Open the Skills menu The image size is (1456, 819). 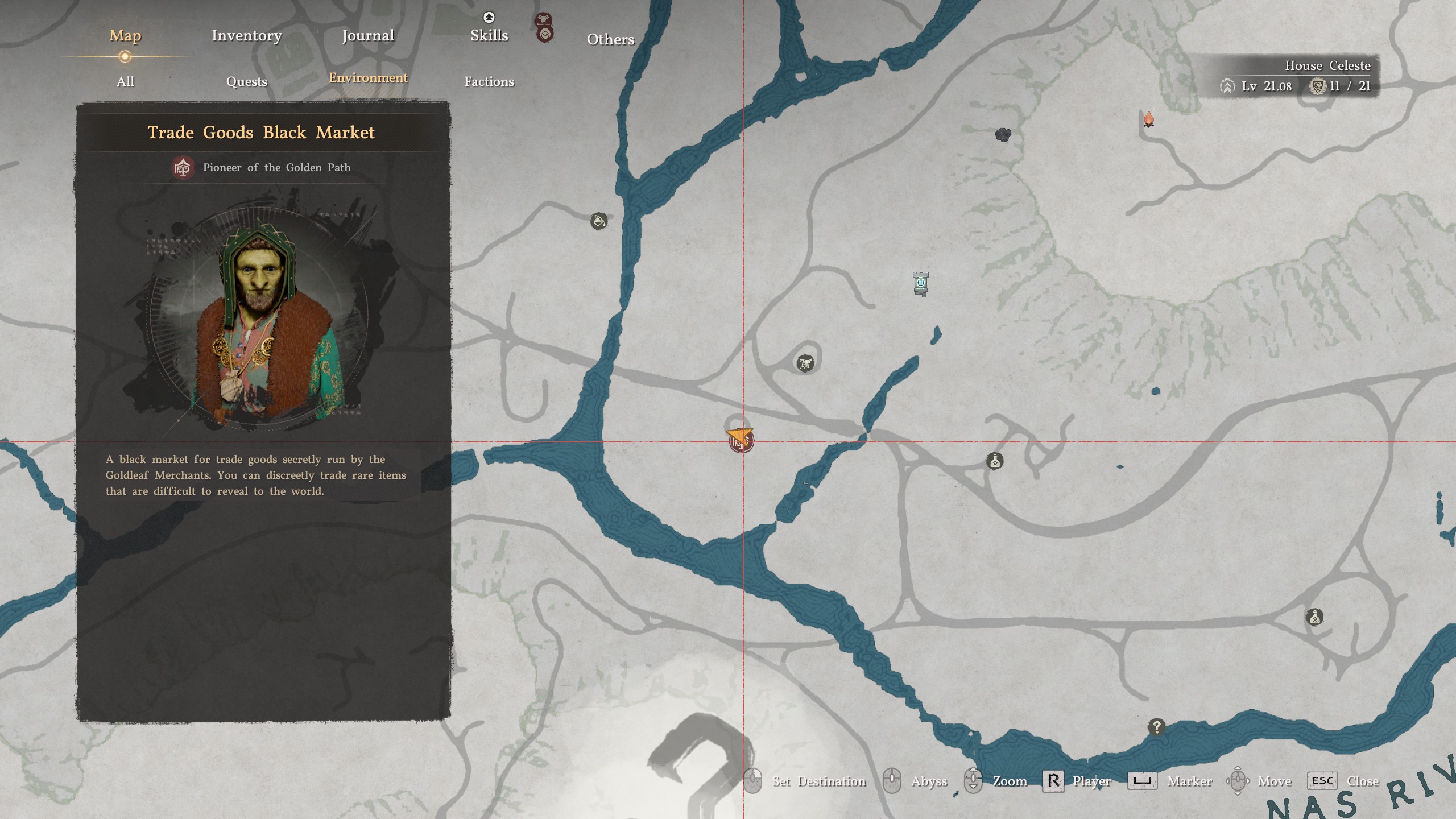click(x=489, y=35)
